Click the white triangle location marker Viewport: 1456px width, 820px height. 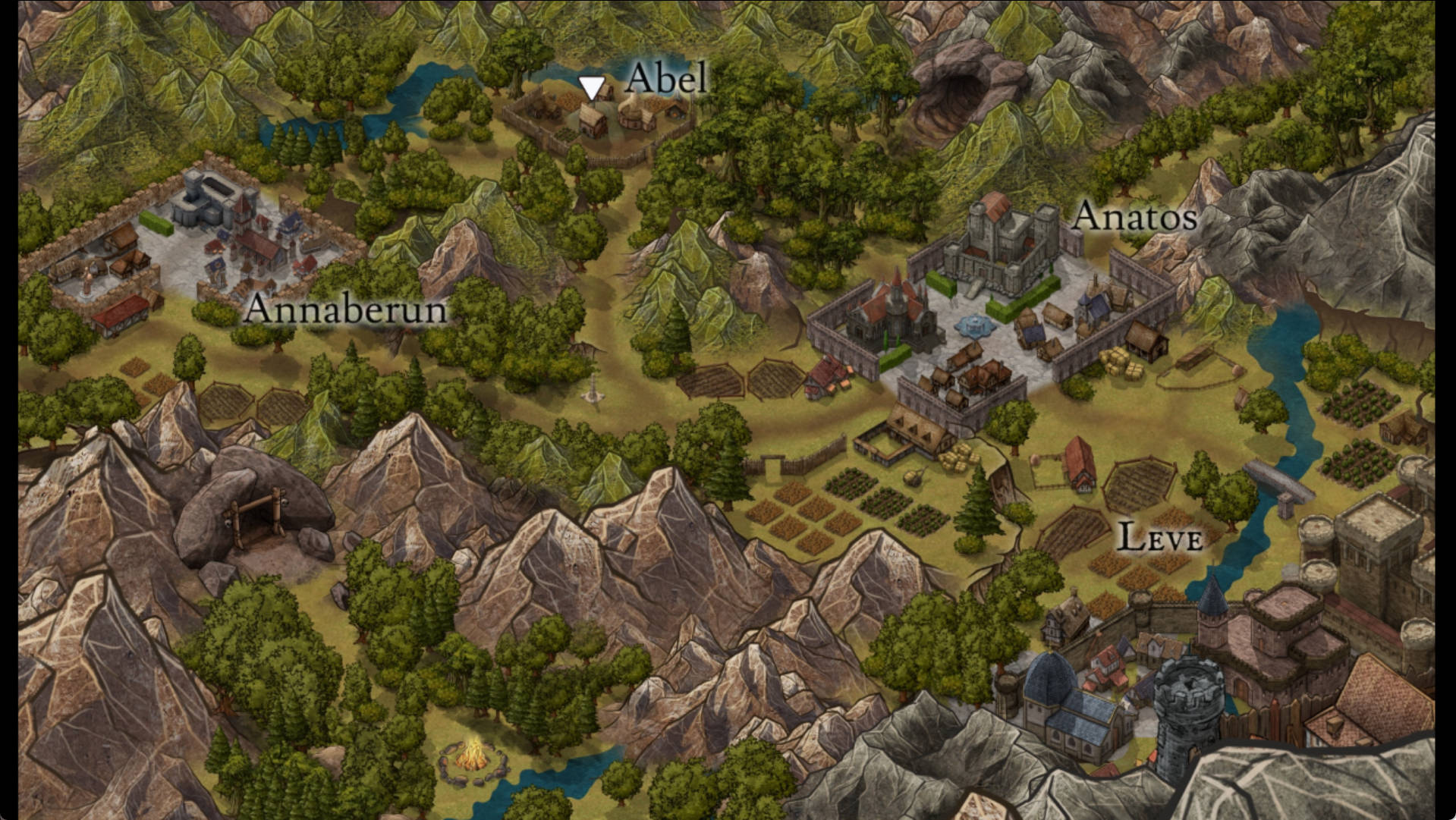(591, 87)
